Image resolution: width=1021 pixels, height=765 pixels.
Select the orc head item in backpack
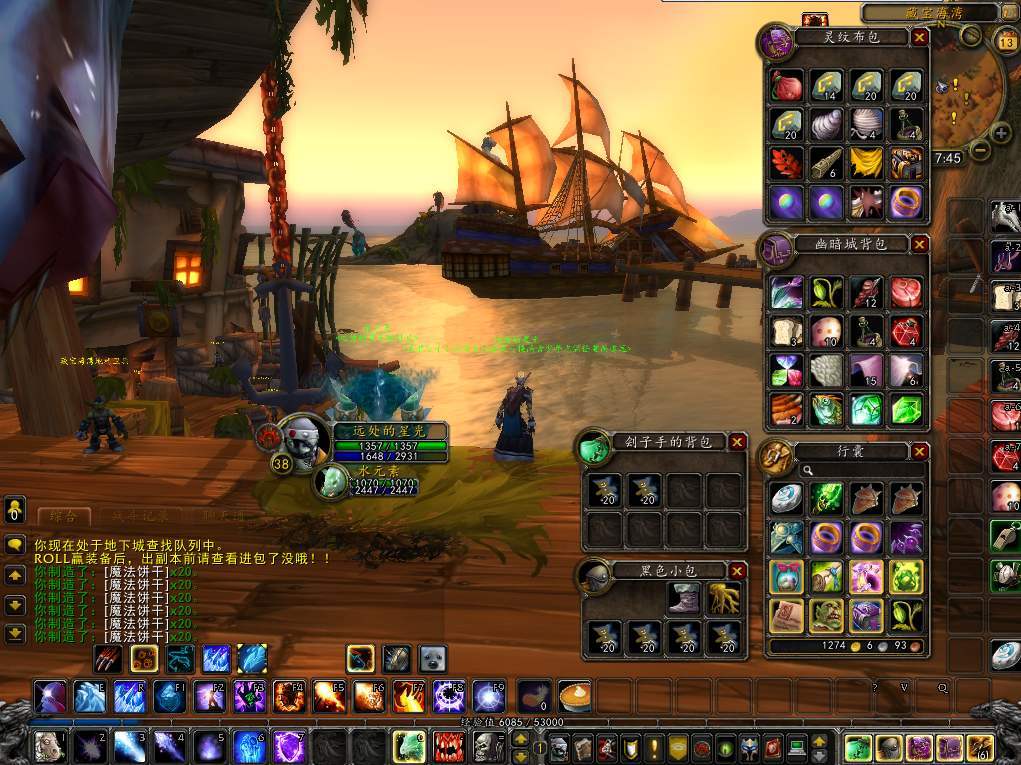coord(826,616)
